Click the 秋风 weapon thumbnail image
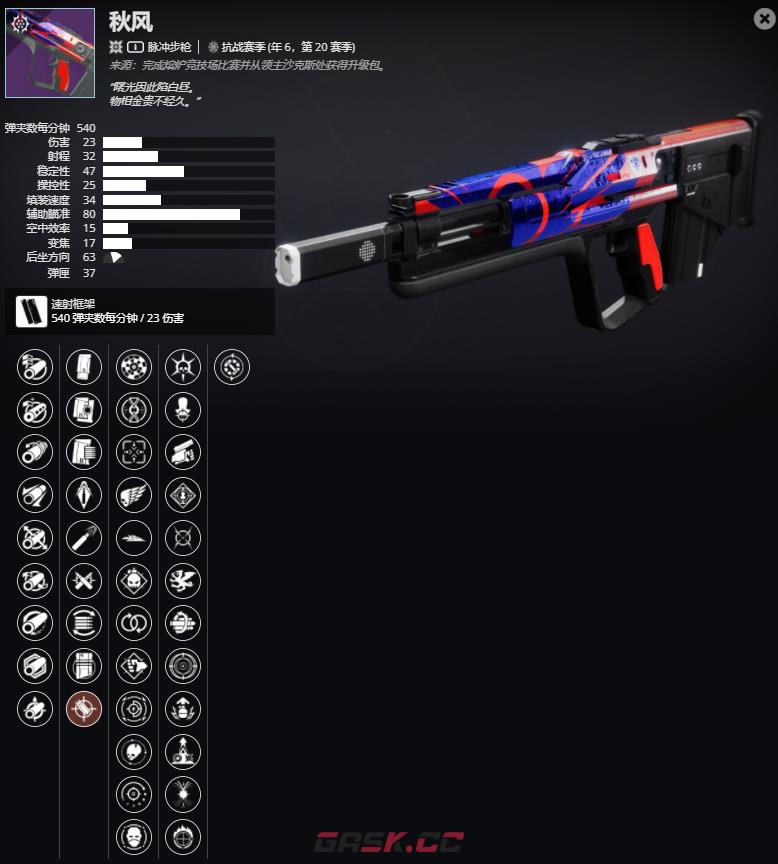 tap(50, 53)
